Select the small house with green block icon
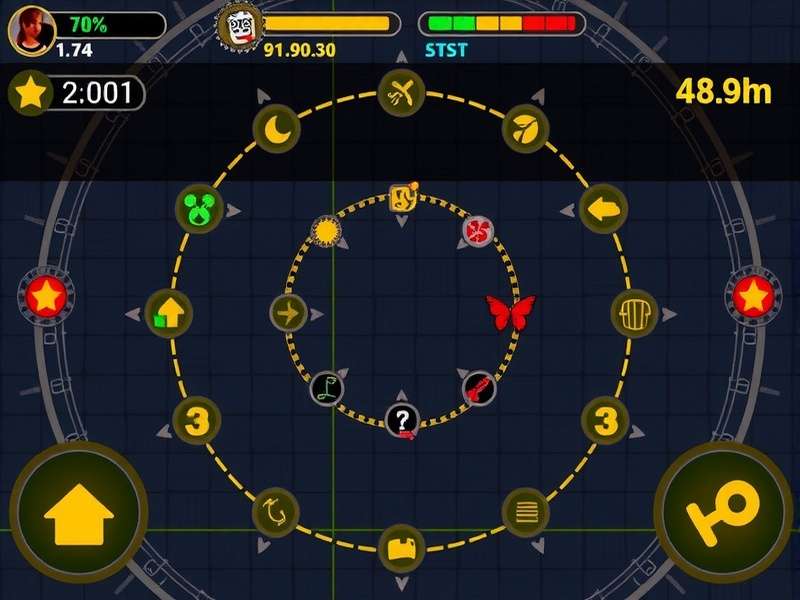800x600 pixels. (x=169, y=314)
